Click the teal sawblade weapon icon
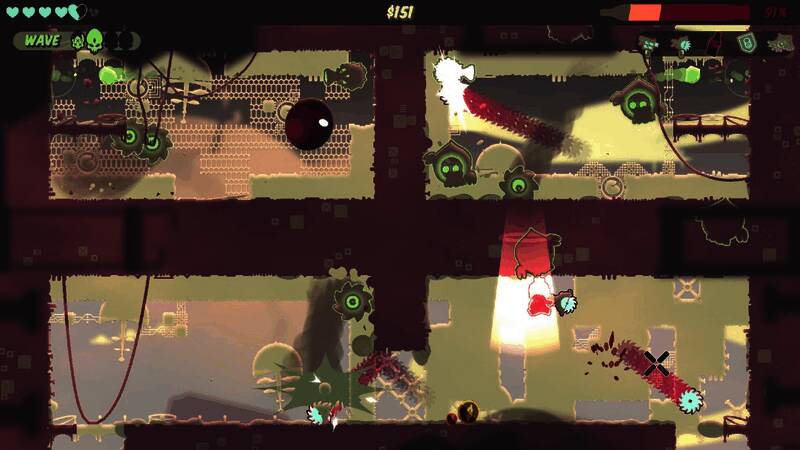 pyautogui.click(x=684, y=44)
